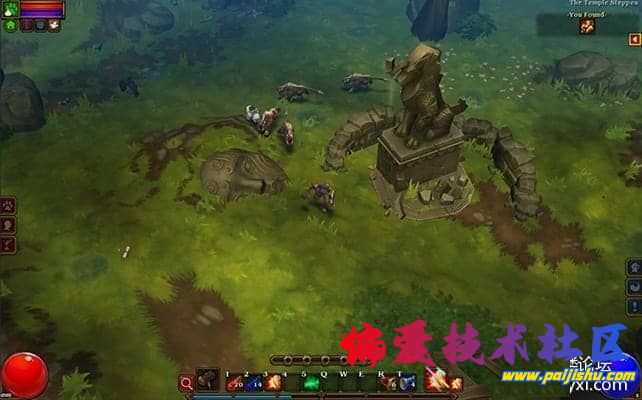Use the blue item in hotbar slot T
The height and width of the screenshot is (400, 642).
point(405,382)
